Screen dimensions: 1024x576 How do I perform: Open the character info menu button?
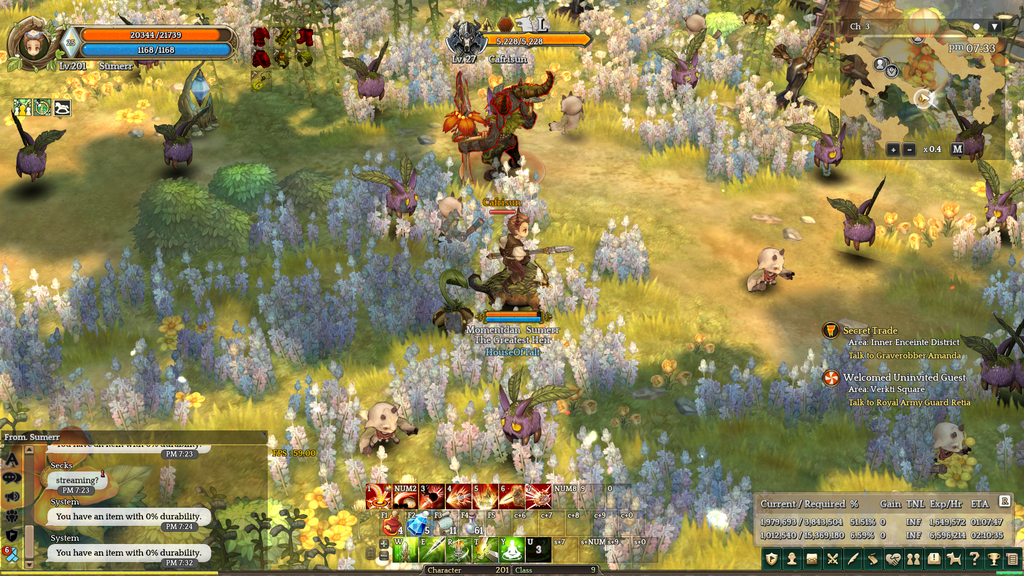point(790,558)
